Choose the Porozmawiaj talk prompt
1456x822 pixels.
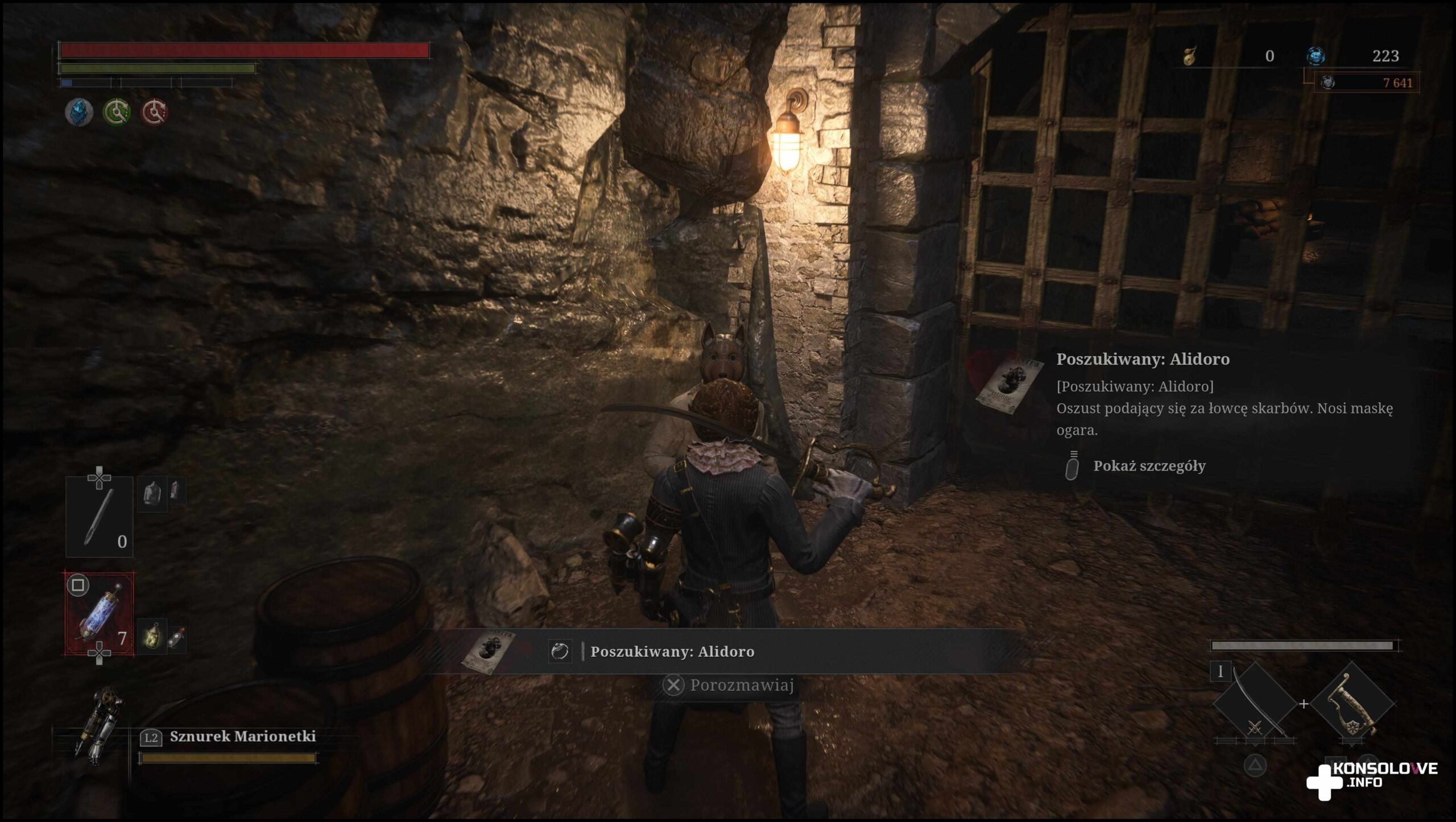point(729,685)
